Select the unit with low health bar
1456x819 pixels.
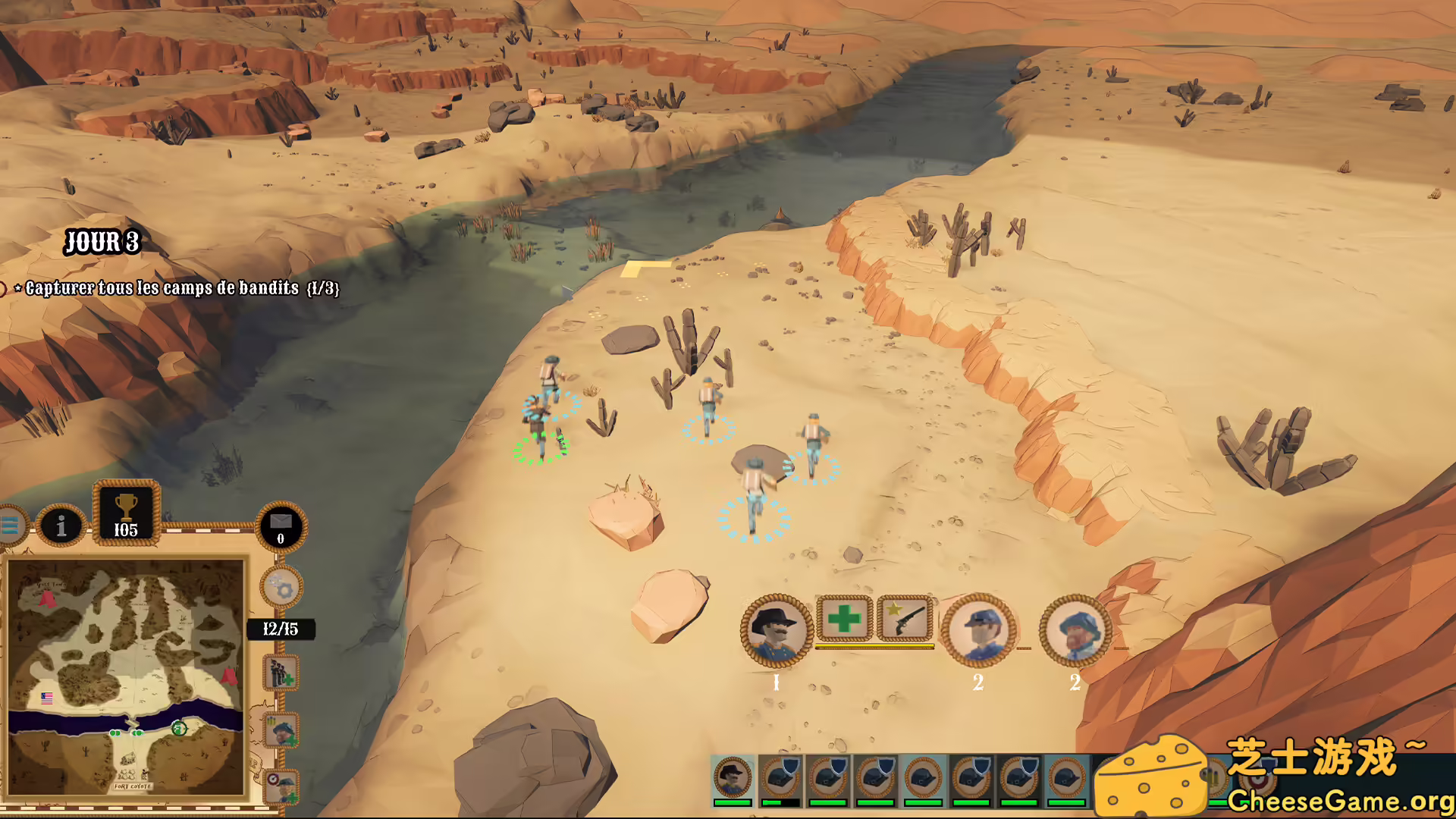pyautogui.click(x=780, y=779)
